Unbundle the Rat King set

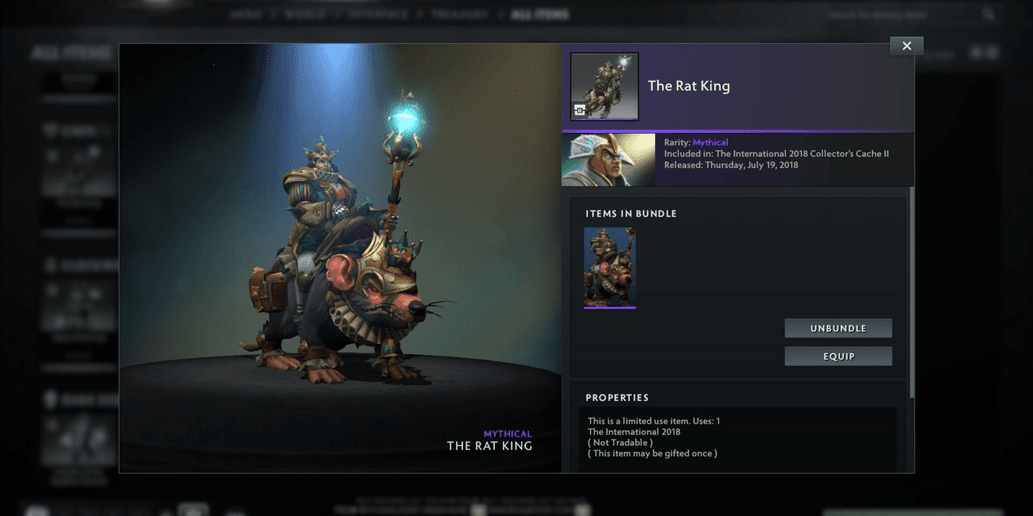pyautogui.click(x=838, y=328)
